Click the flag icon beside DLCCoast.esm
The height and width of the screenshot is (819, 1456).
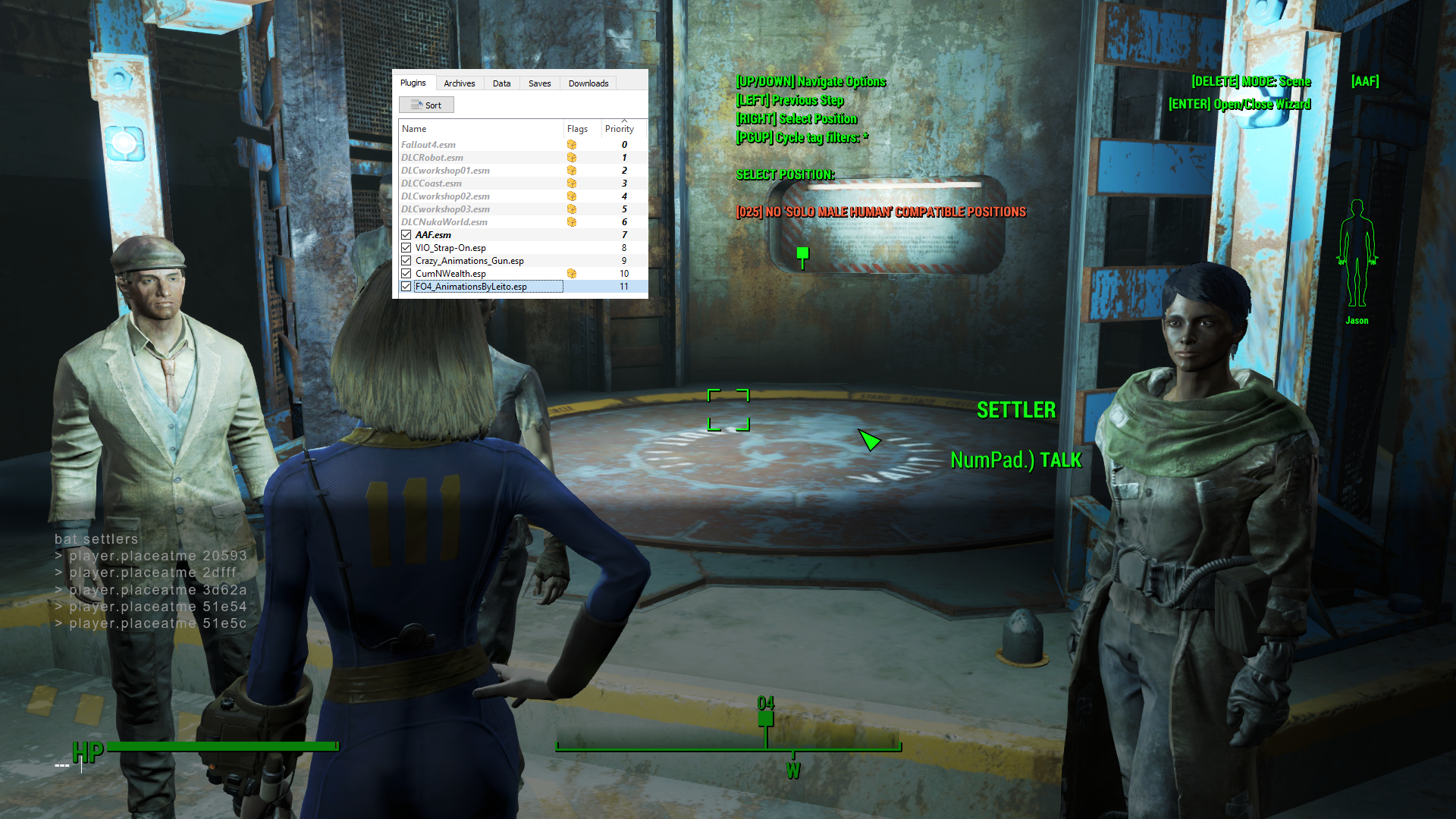572,183
